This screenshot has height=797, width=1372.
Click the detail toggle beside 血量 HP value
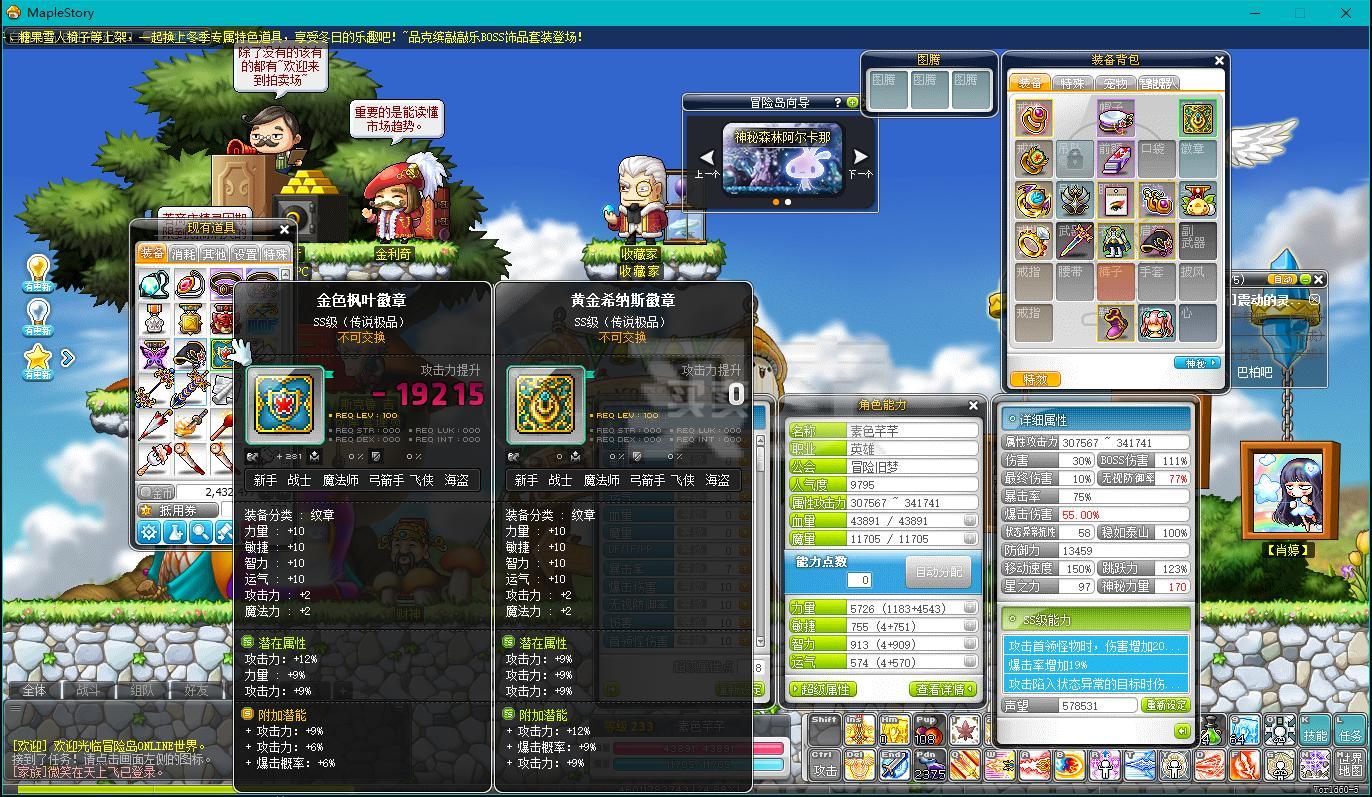coord(970,521)
